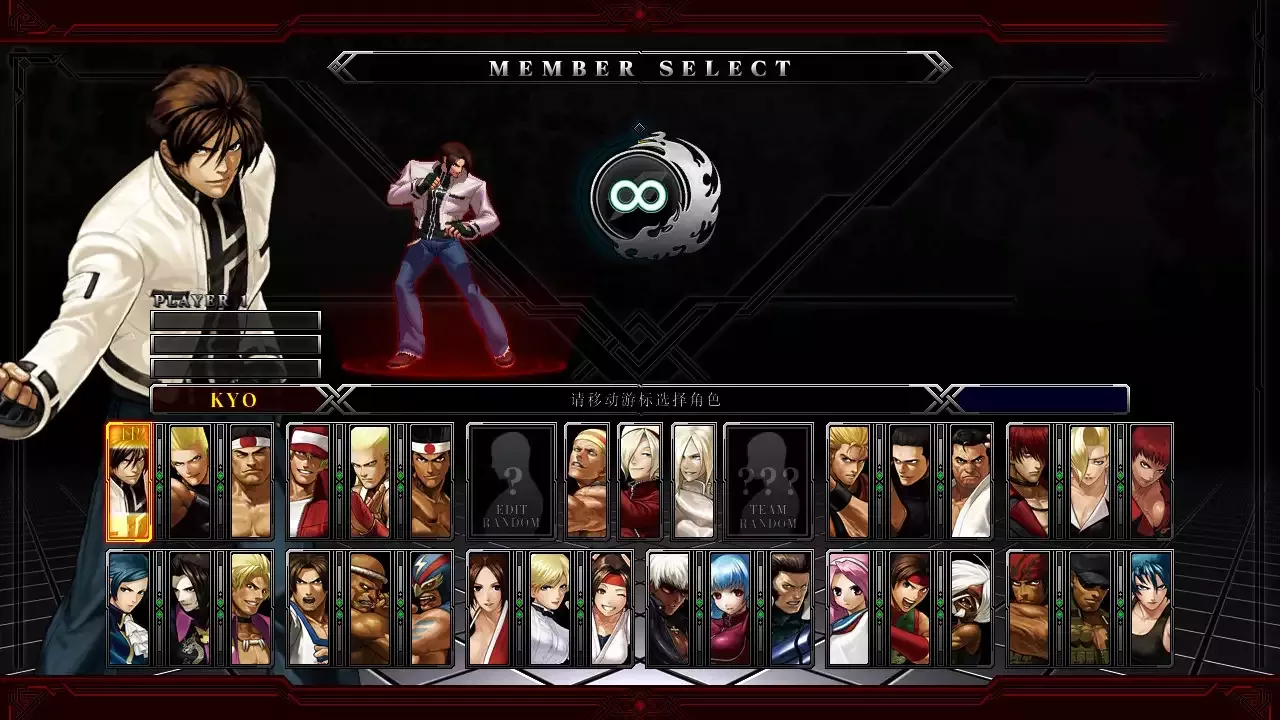Pick Athena's pink-haired portrait
Screen dimensions: 1280x720
pyautogui.click(x=849, y=609)
